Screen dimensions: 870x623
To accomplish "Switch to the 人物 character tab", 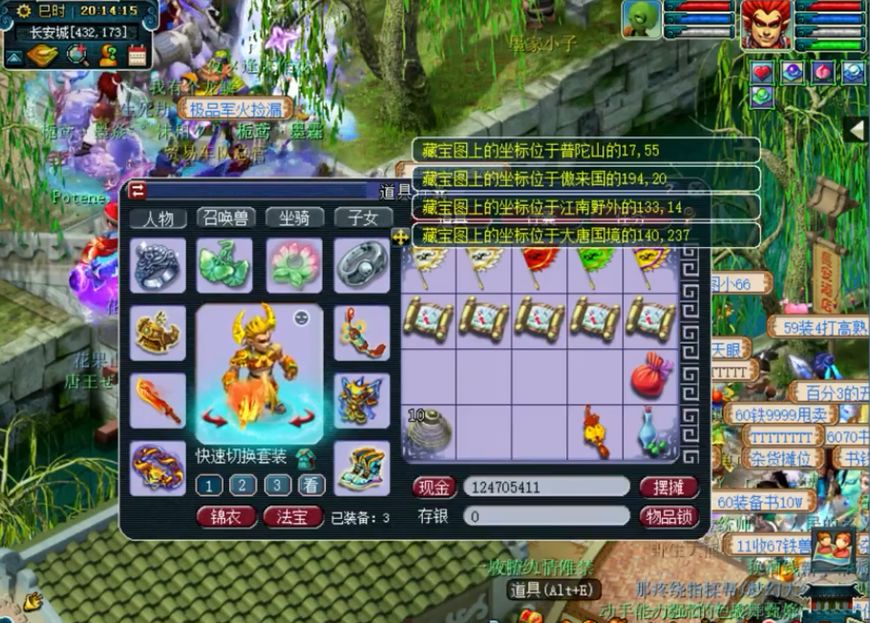I will coord(158,218).
